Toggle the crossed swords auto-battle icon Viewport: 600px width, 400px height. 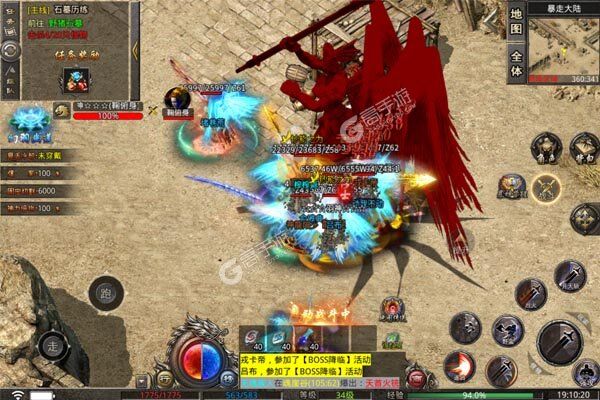click(x=546, y=187)
